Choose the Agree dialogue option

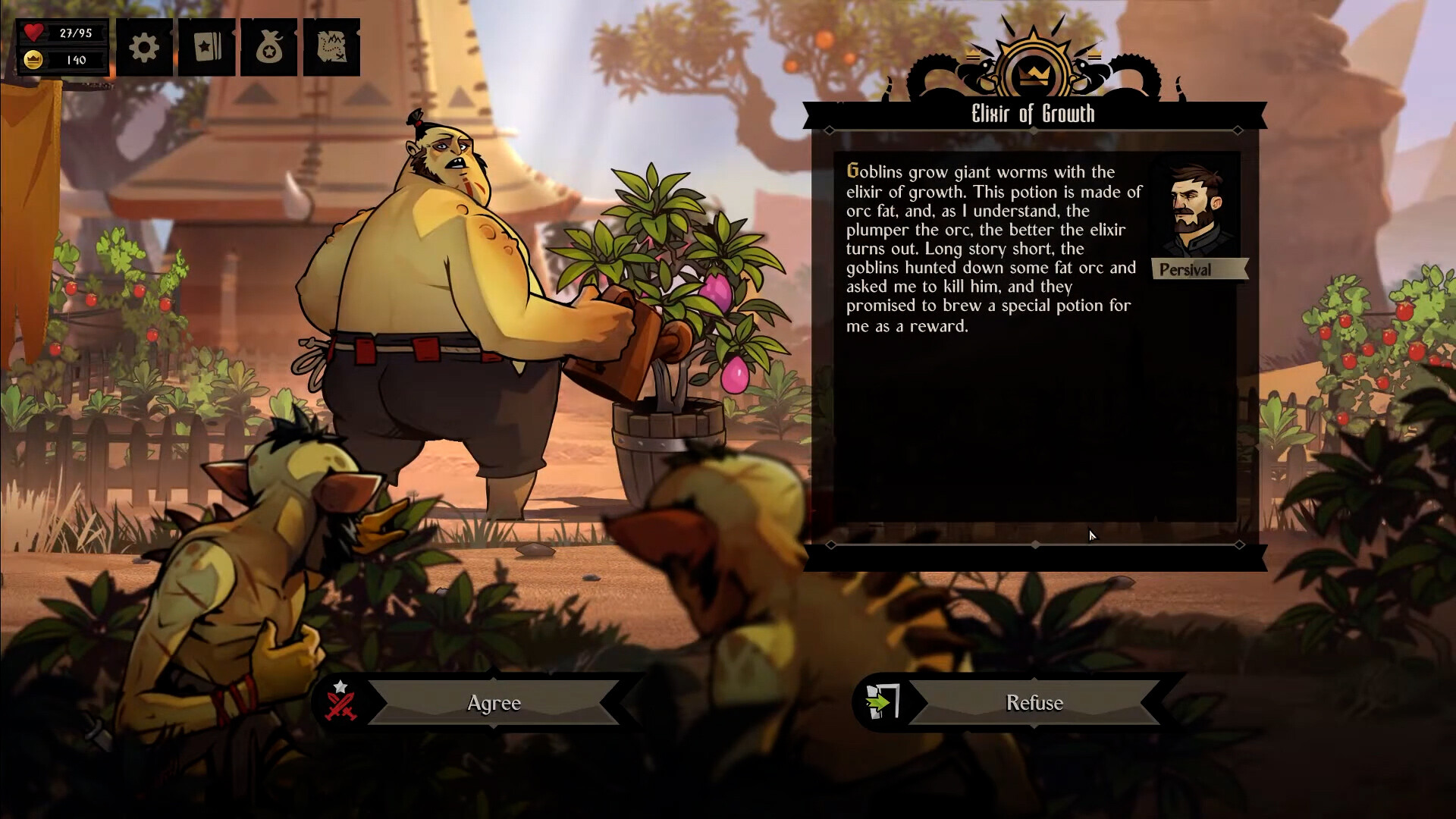coord(494,703)
